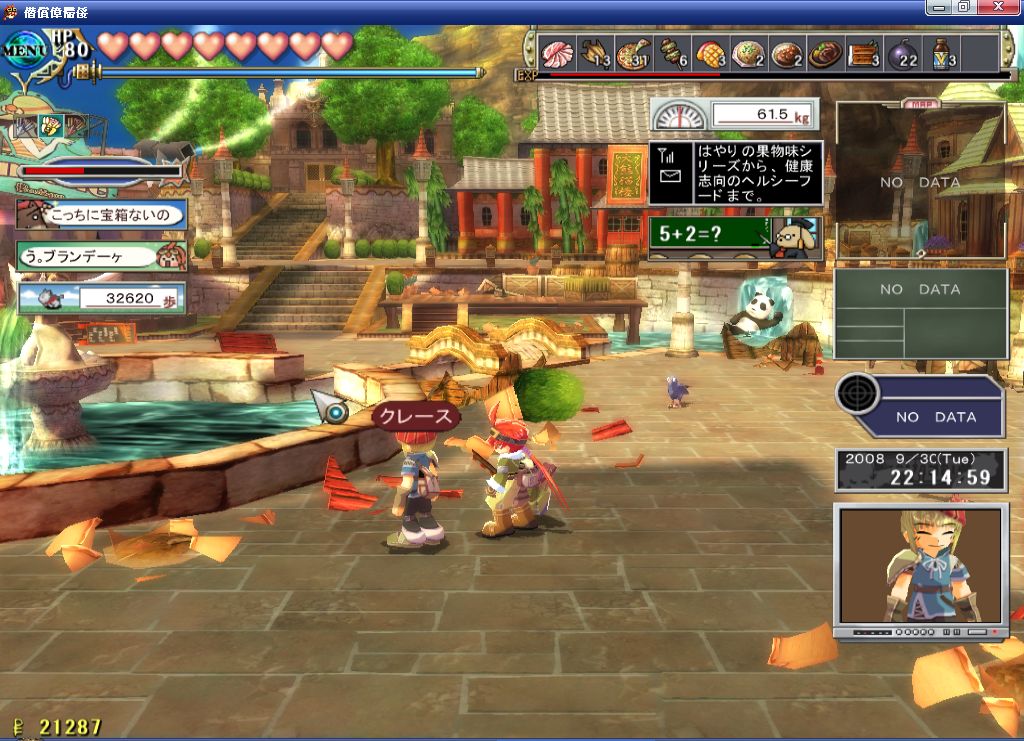Select the raw meat slices slot

[x=557, y=52]
